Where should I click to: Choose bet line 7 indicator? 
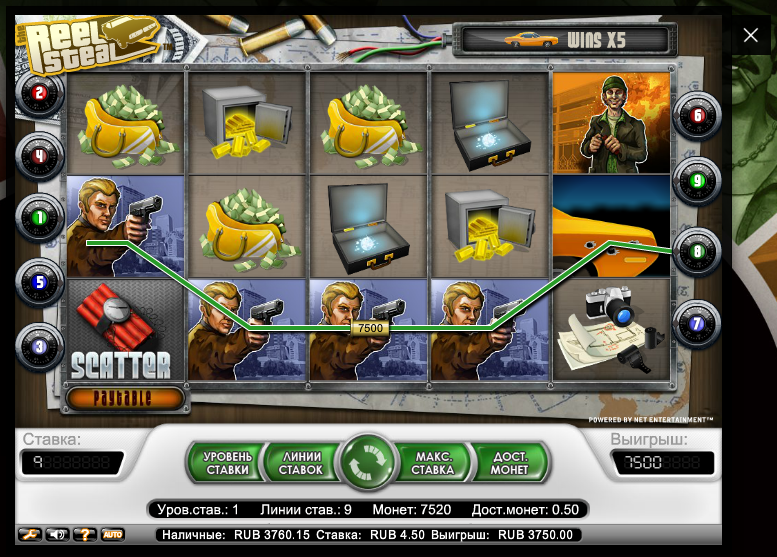(x=697, y=324)
